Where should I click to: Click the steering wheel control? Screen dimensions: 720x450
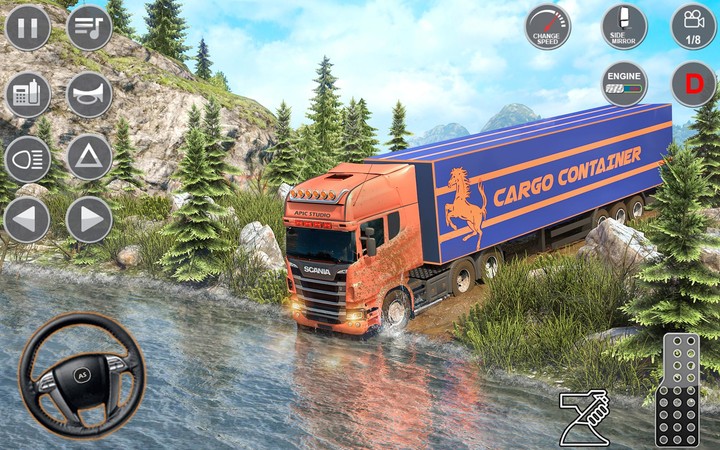(x=82, y=375)
